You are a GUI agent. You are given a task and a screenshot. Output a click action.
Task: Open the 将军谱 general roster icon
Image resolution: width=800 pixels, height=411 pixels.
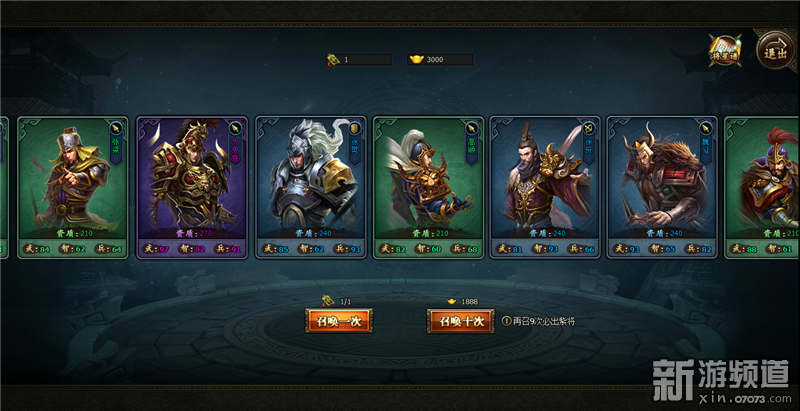coord(726,51)
